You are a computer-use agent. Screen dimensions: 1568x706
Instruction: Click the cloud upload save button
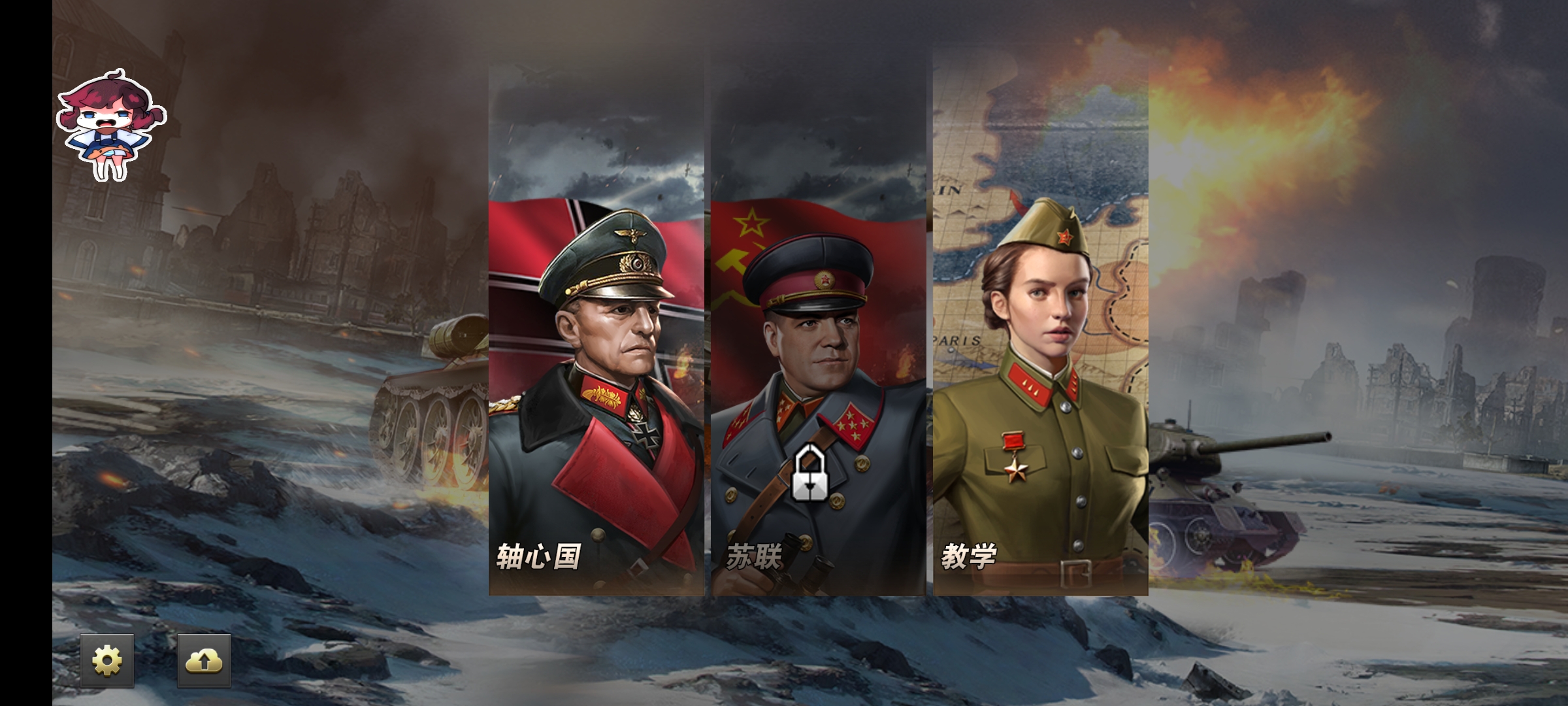tap(204, 661)
